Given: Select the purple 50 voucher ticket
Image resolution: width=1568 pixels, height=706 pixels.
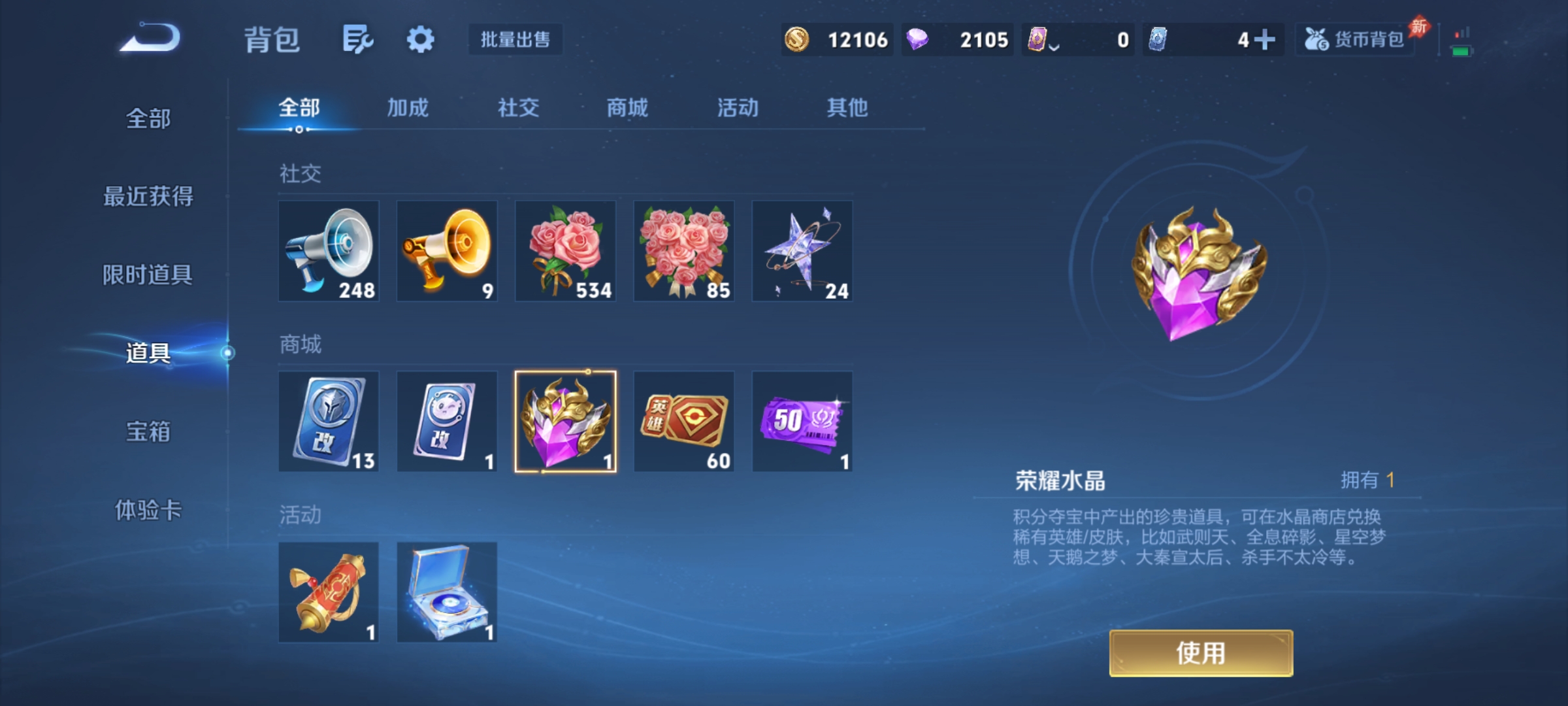Looking at the screenshot, I should pyautogui.click(x=802, y=422).
